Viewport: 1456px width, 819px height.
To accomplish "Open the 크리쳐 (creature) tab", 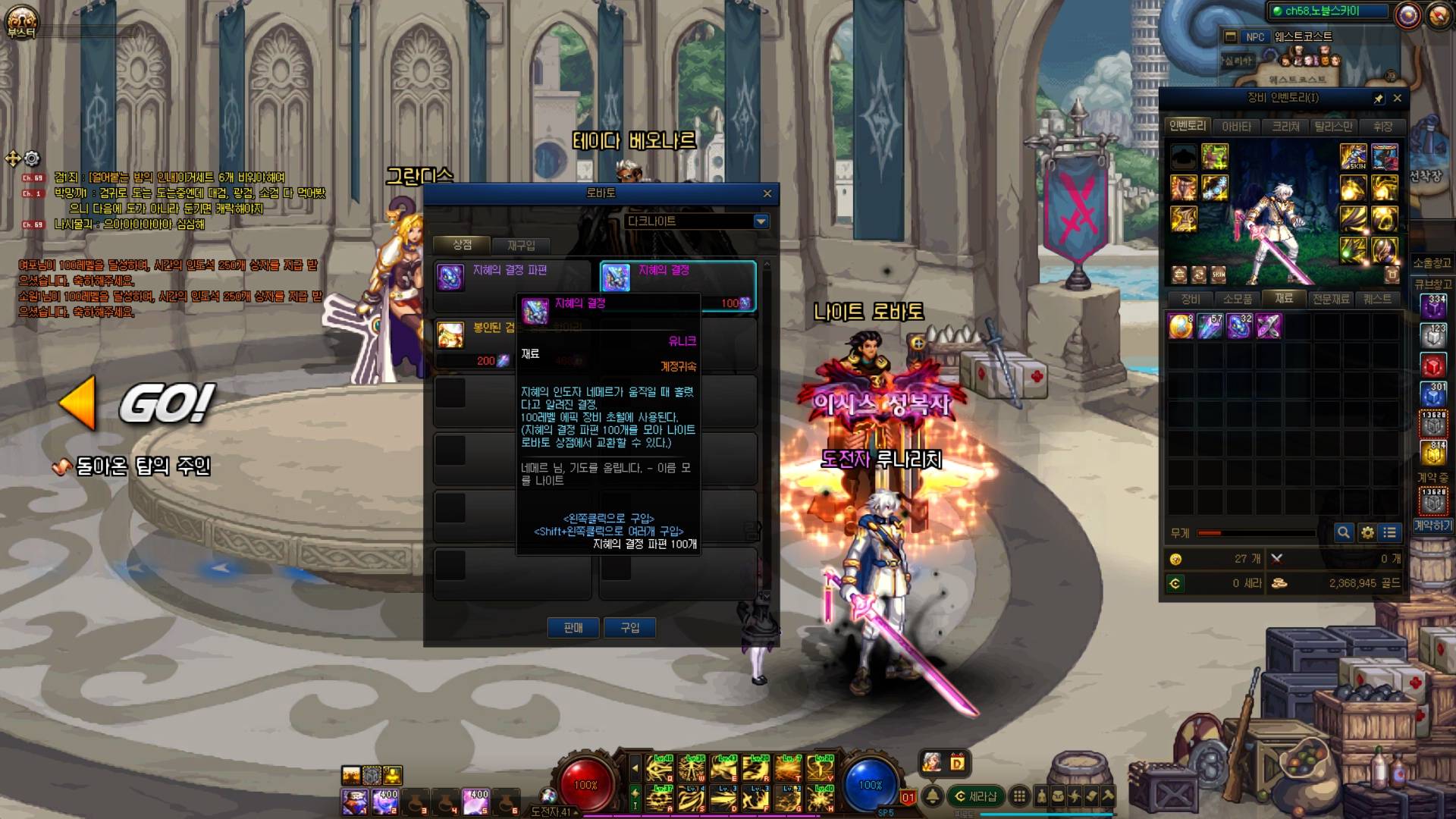I will tap(1285, 127).
